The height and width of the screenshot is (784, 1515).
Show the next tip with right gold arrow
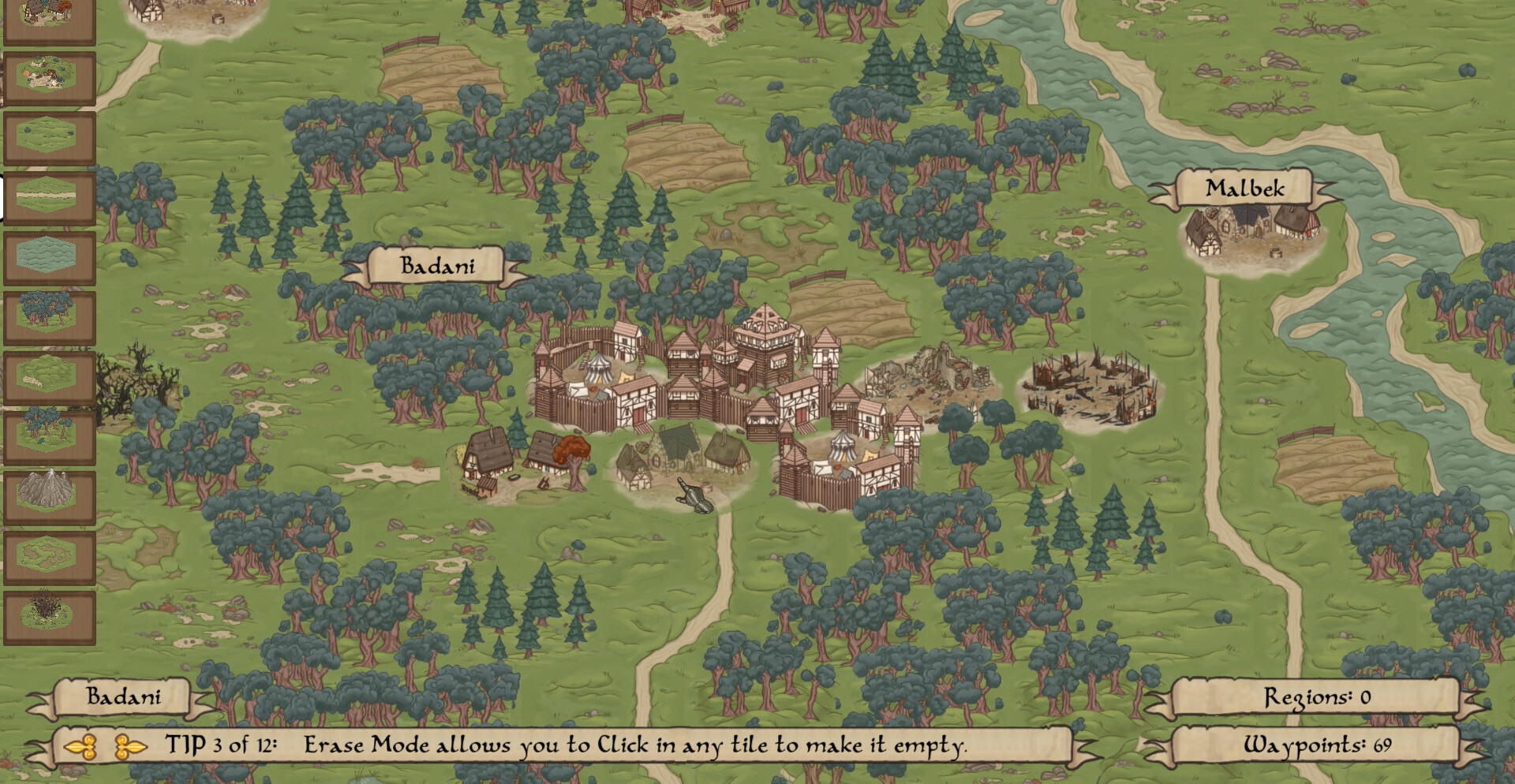tap(130, 746)
